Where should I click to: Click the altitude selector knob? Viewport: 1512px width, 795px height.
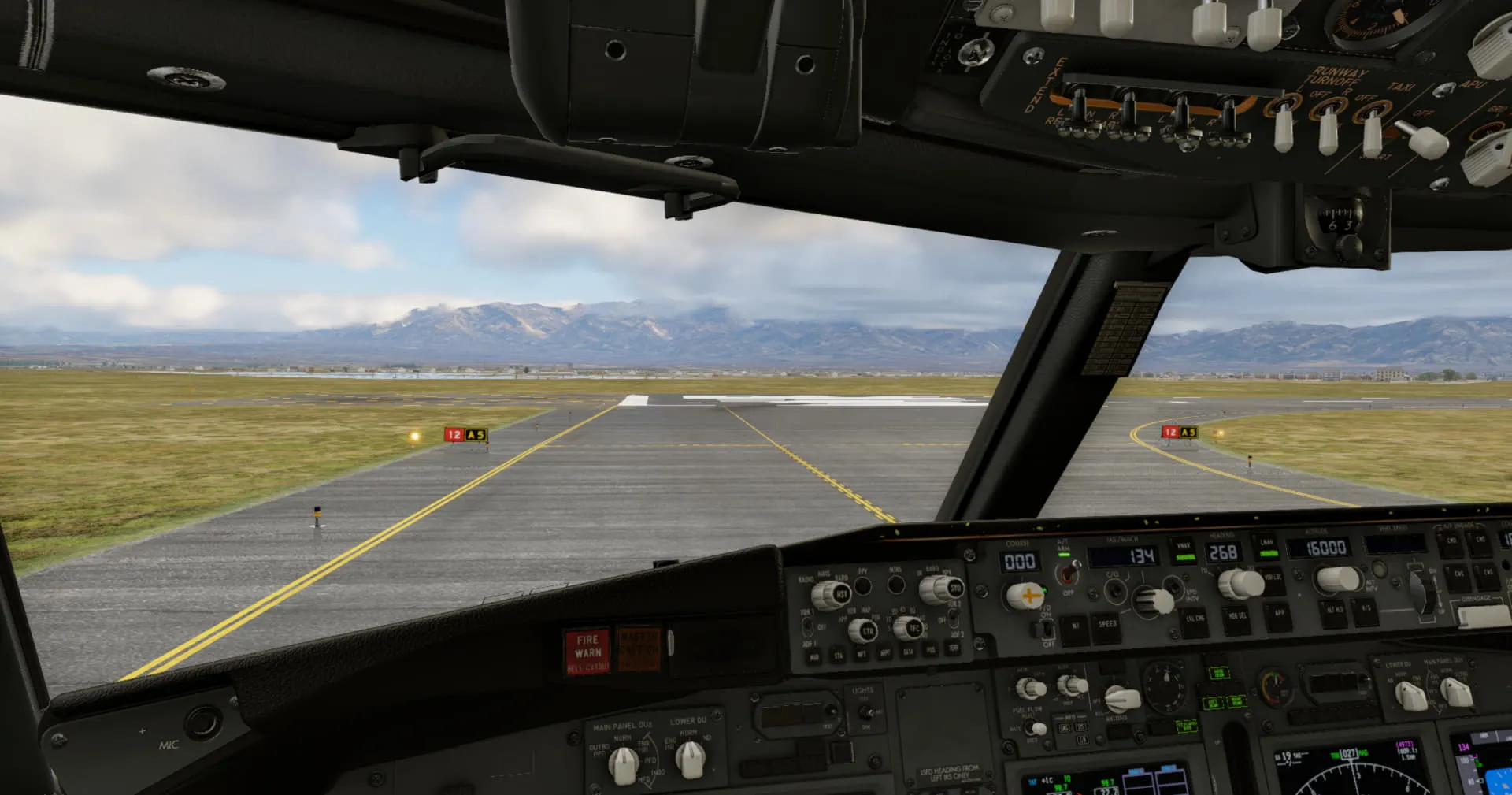pos(1337,579)
